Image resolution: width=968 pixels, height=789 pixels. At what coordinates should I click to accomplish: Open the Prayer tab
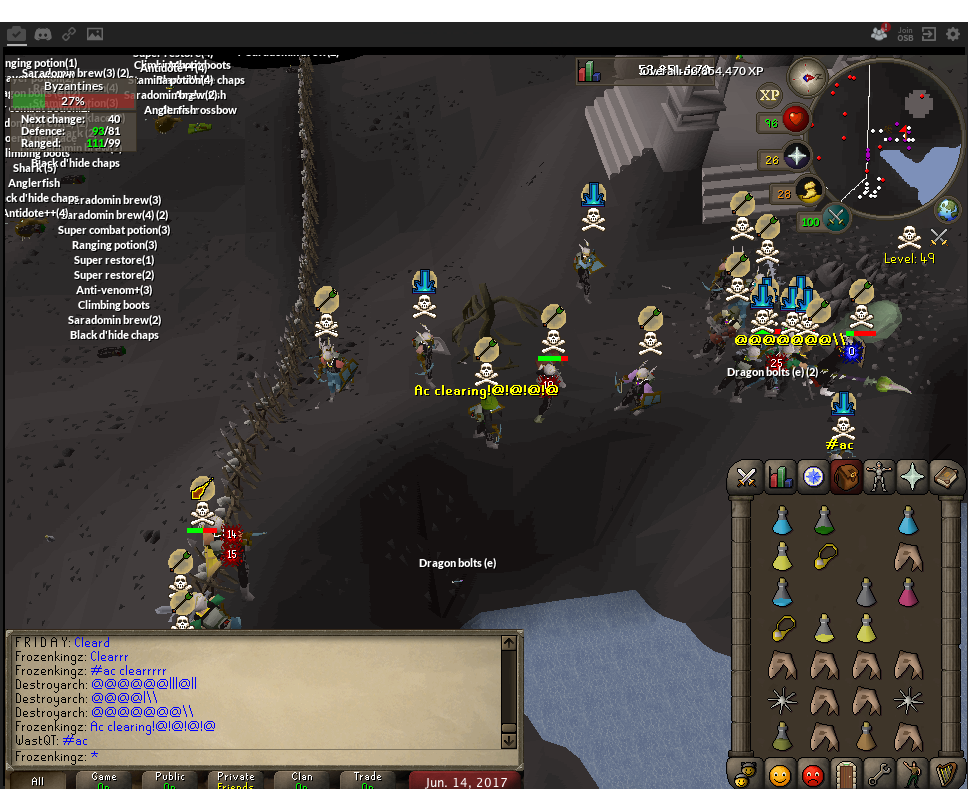point(912,478)
